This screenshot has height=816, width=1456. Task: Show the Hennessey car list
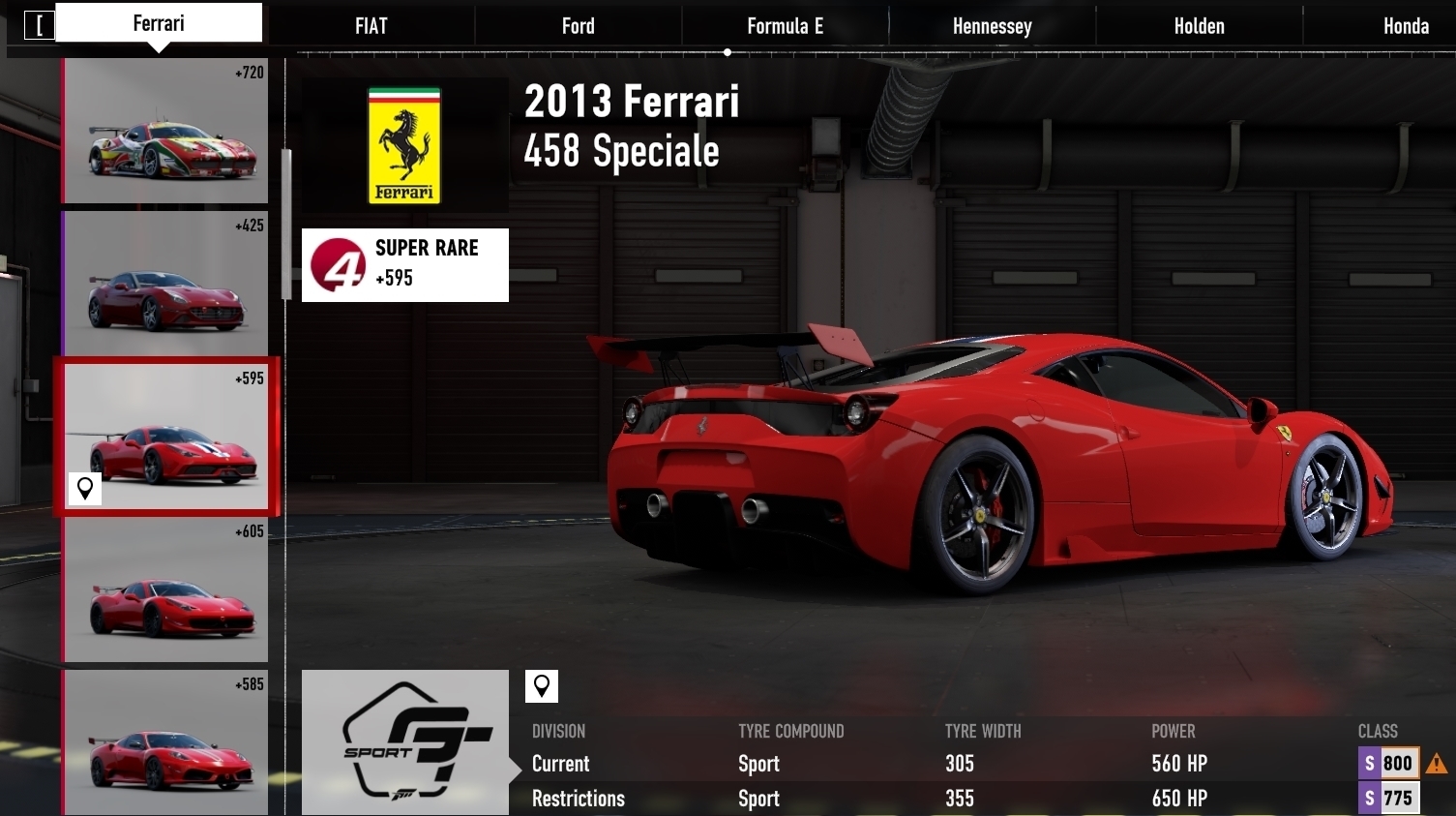(992, 26)
